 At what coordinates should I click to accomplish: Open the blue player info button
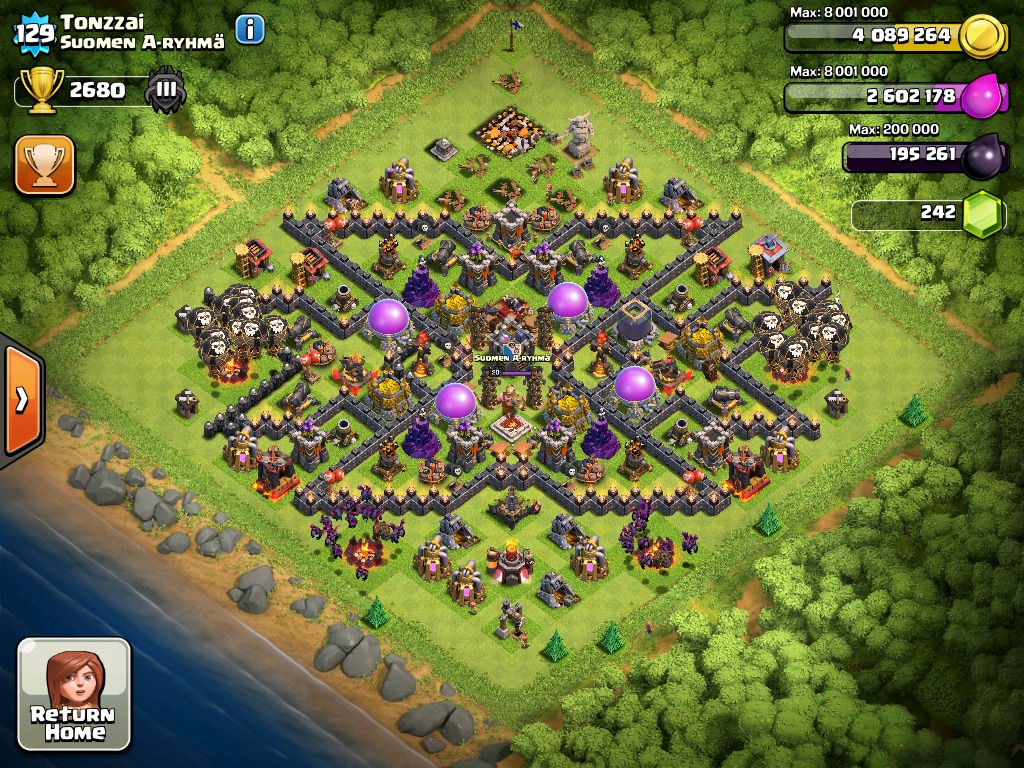click(250, 30)
